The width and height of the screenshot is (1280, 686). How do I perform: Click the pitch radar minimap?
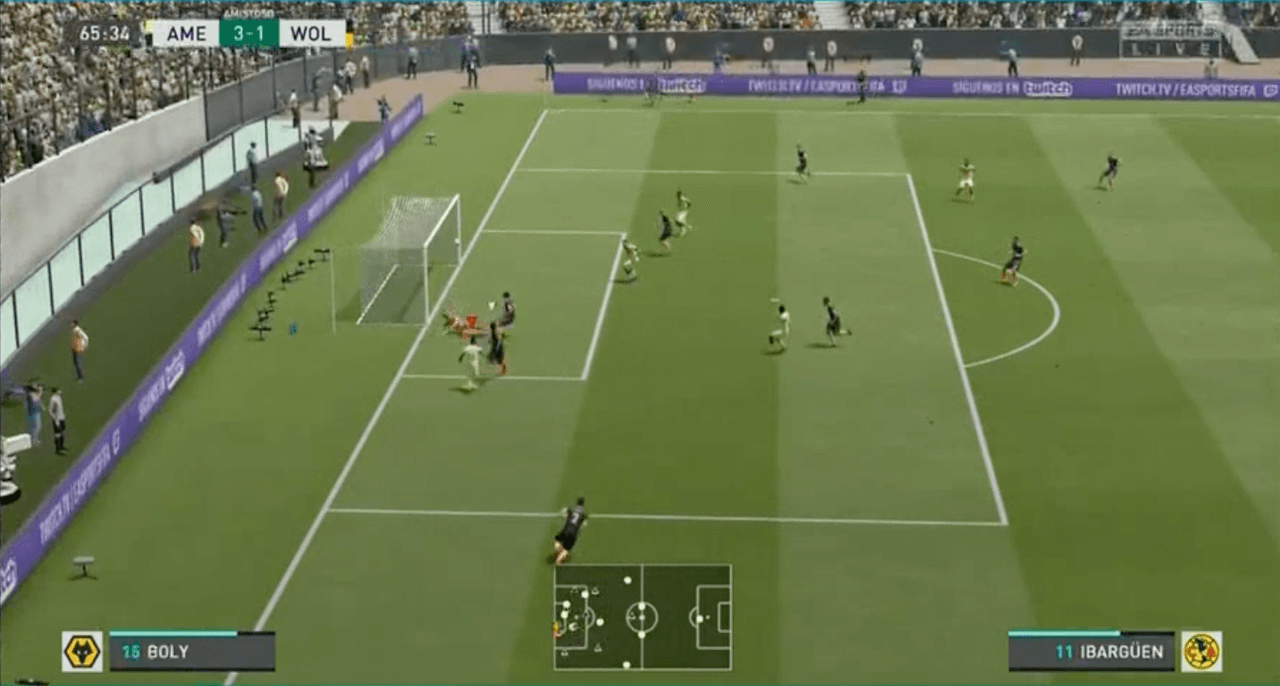tap(642, 617)
